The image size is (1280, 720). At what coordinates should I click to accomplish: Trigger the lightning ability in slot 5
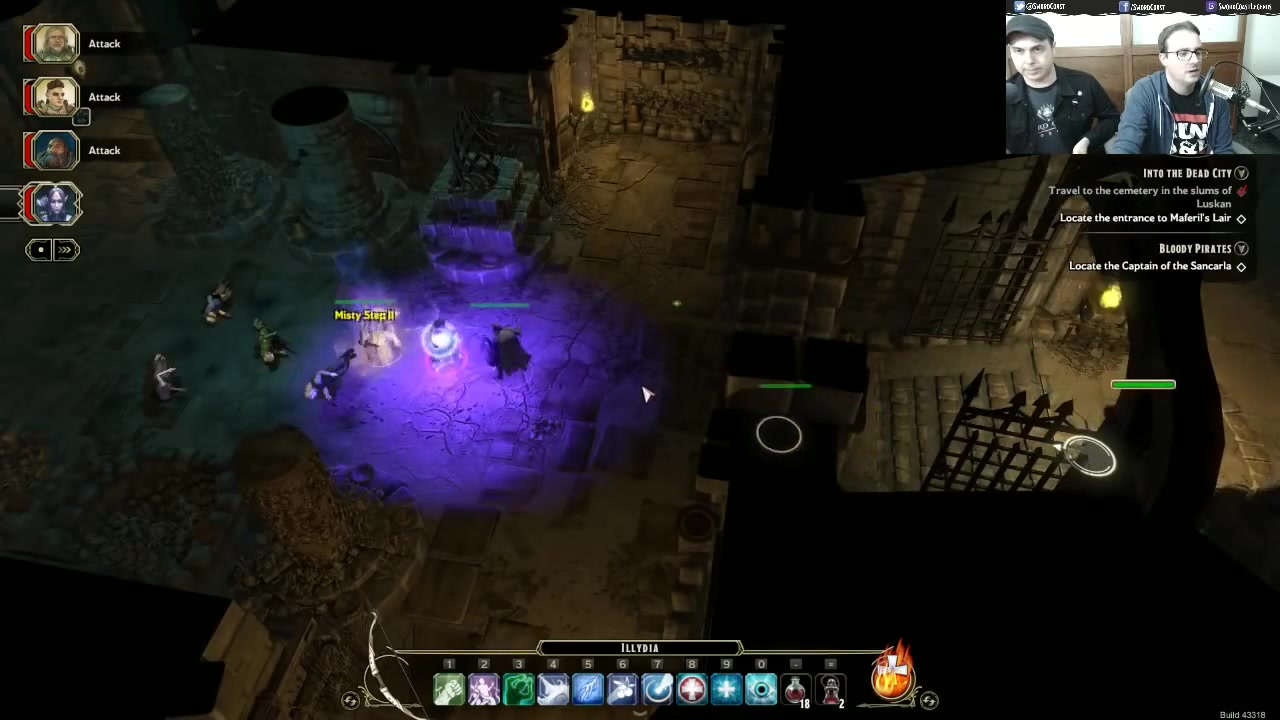588,689
